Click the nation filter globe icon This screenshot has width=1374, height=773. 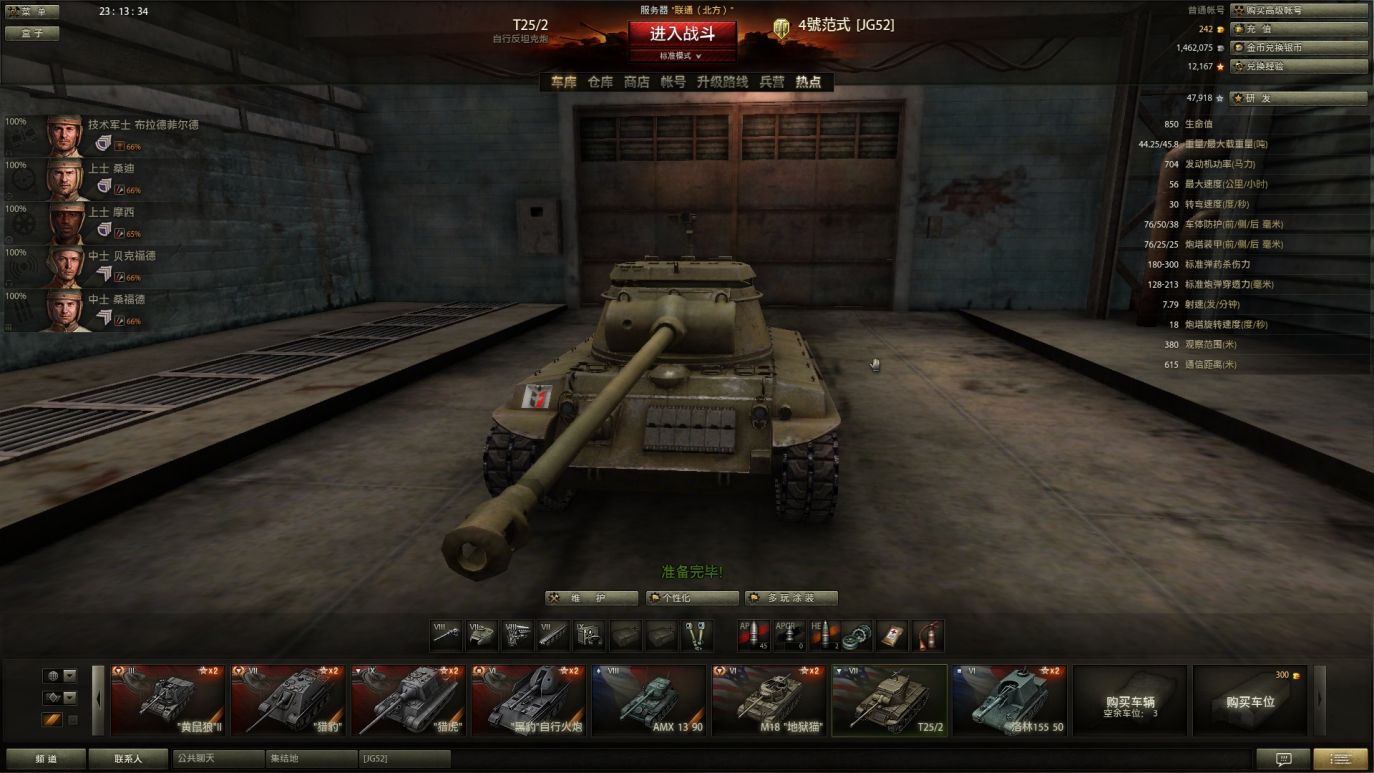[53, 676]
